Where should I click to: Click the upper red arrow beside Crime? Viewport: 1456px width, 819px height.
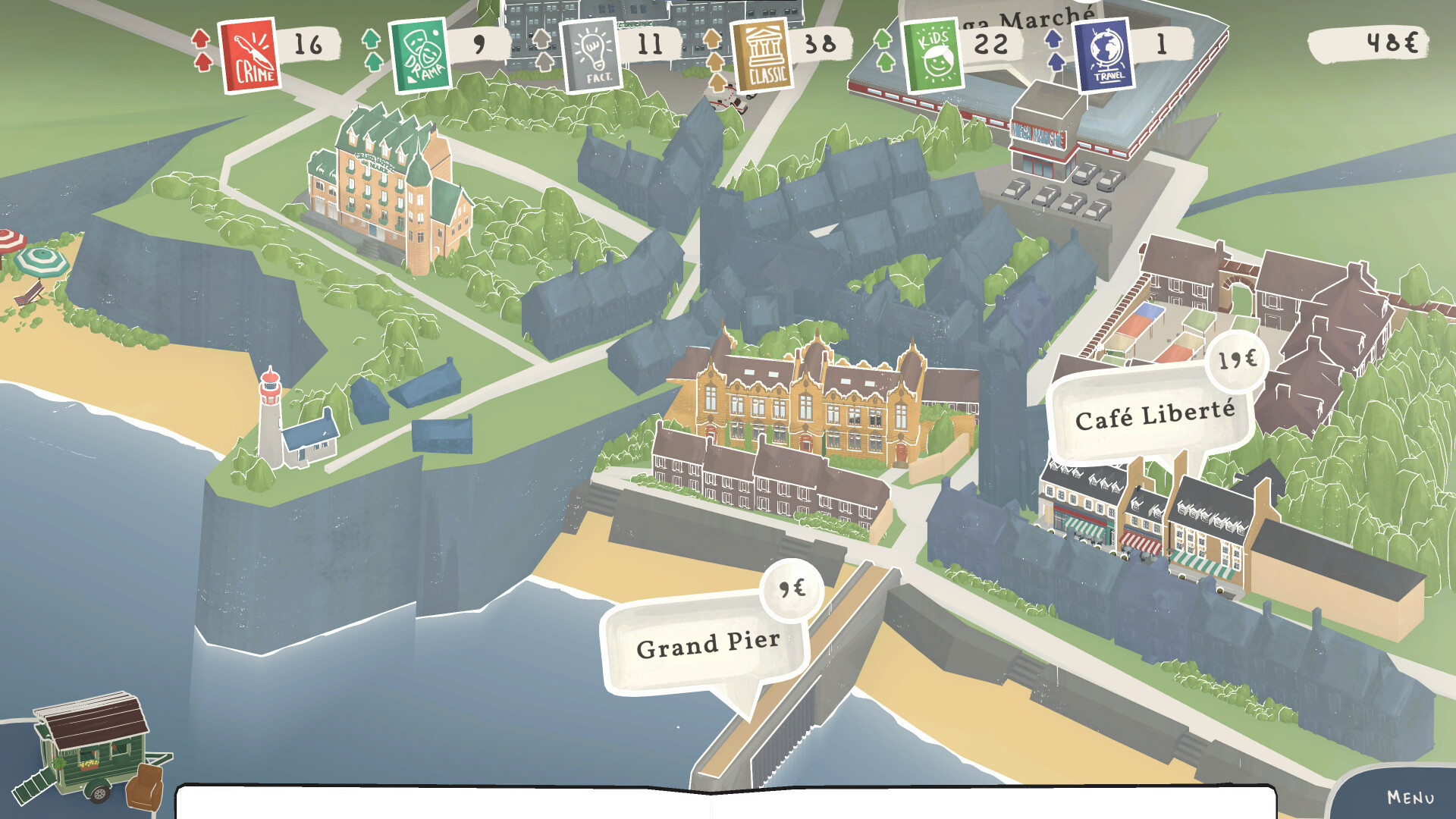coord(201,38)
